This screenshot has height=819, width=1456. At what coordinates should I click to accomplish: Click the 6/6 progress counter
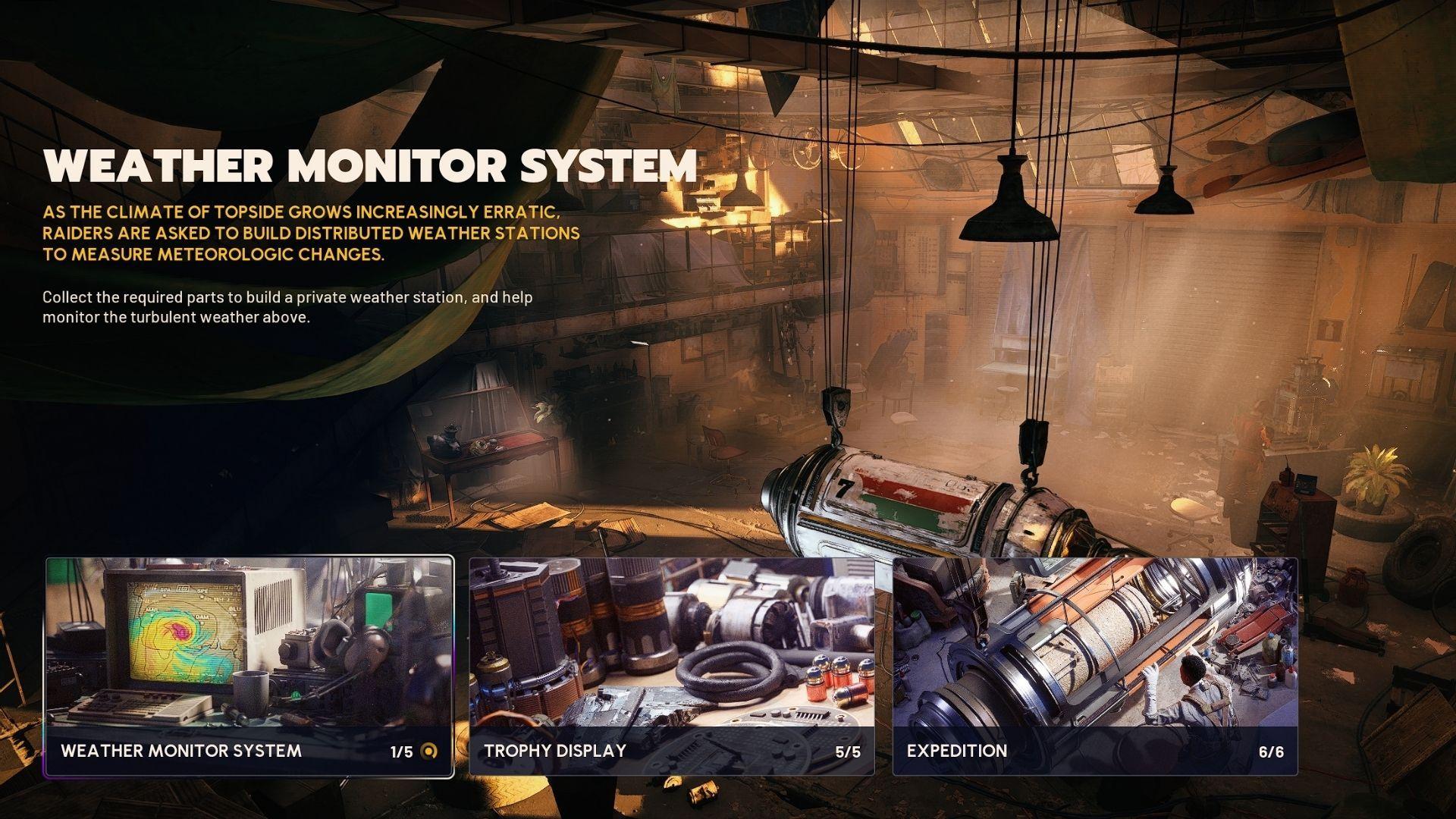(1271, 752)
